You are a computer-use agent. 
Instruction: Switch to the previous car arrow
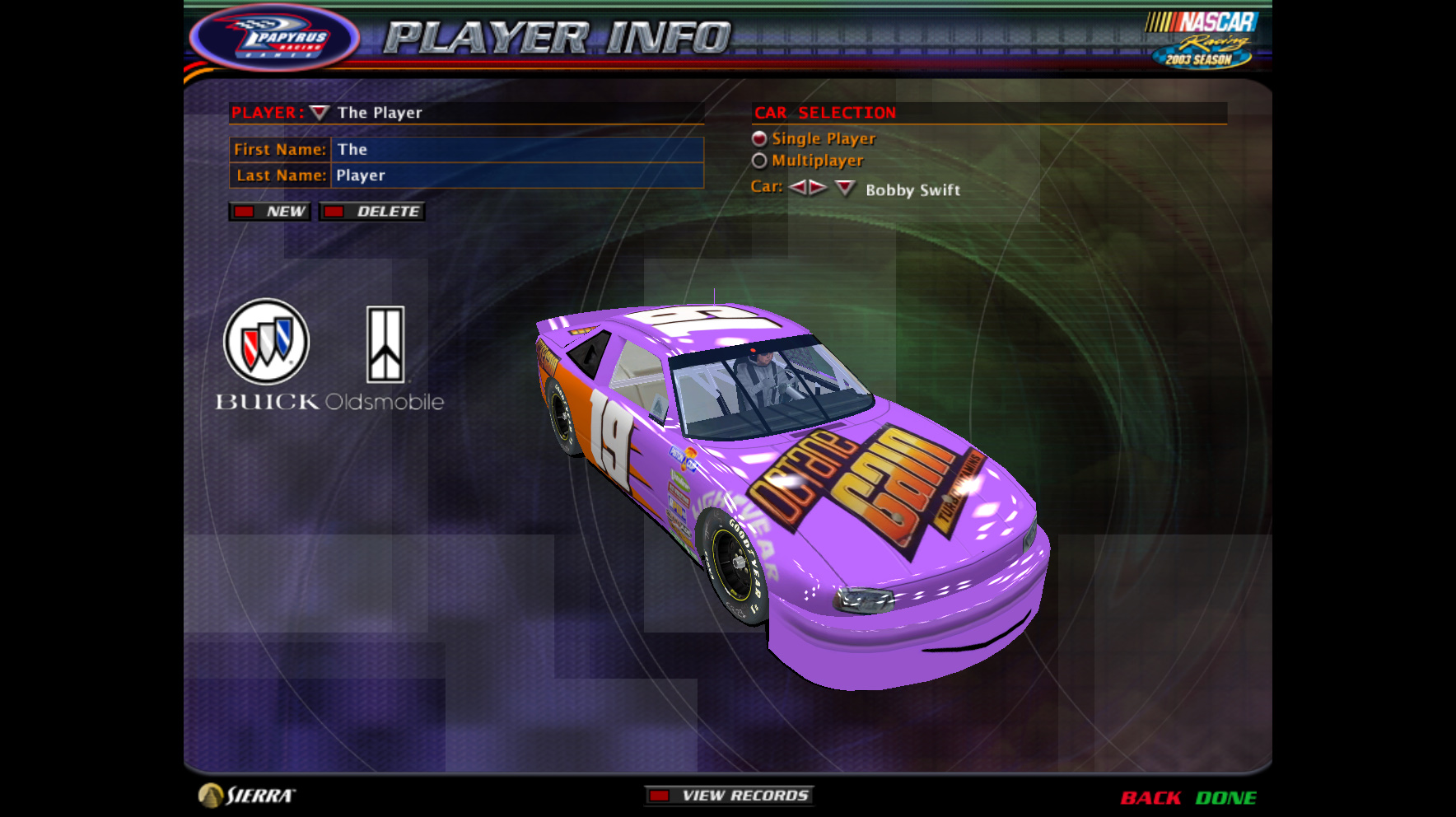pyautogui.click(x=797, y=188)
